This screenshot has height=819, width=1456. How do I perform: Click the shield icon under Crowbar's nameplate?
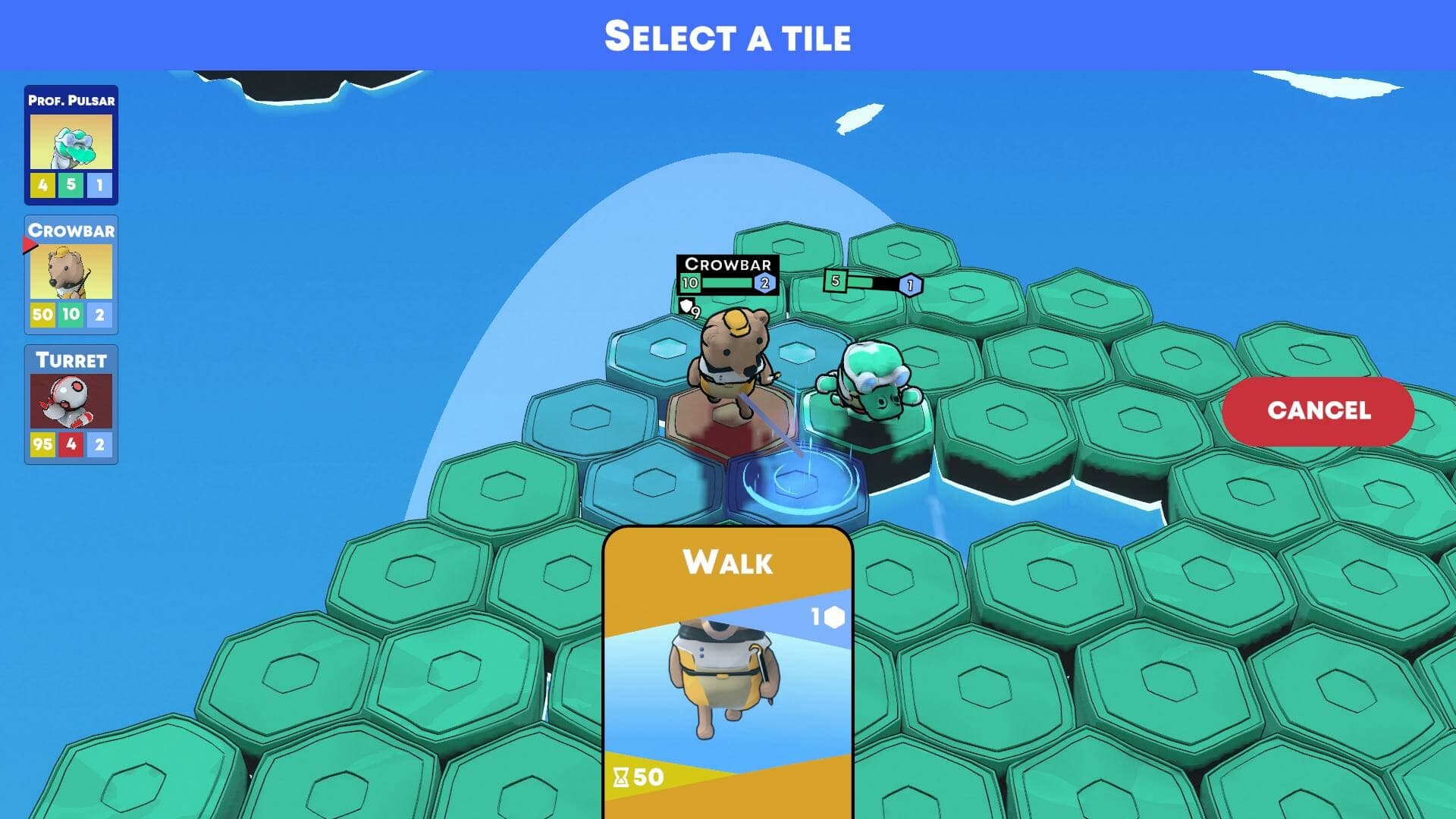click(687, 307)
